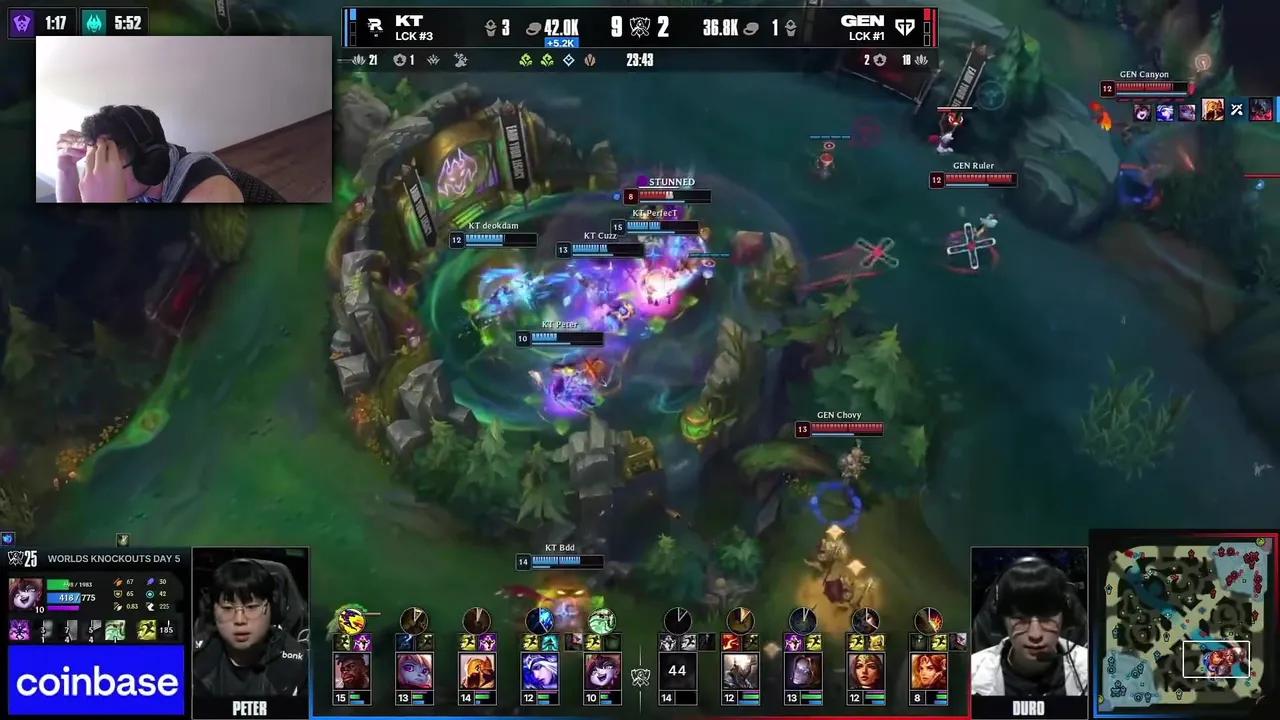The height and width of the screenshot is (720, 1280).
Task: Click the teal monster timer icon beside 5:52
Action: point(94,20)
